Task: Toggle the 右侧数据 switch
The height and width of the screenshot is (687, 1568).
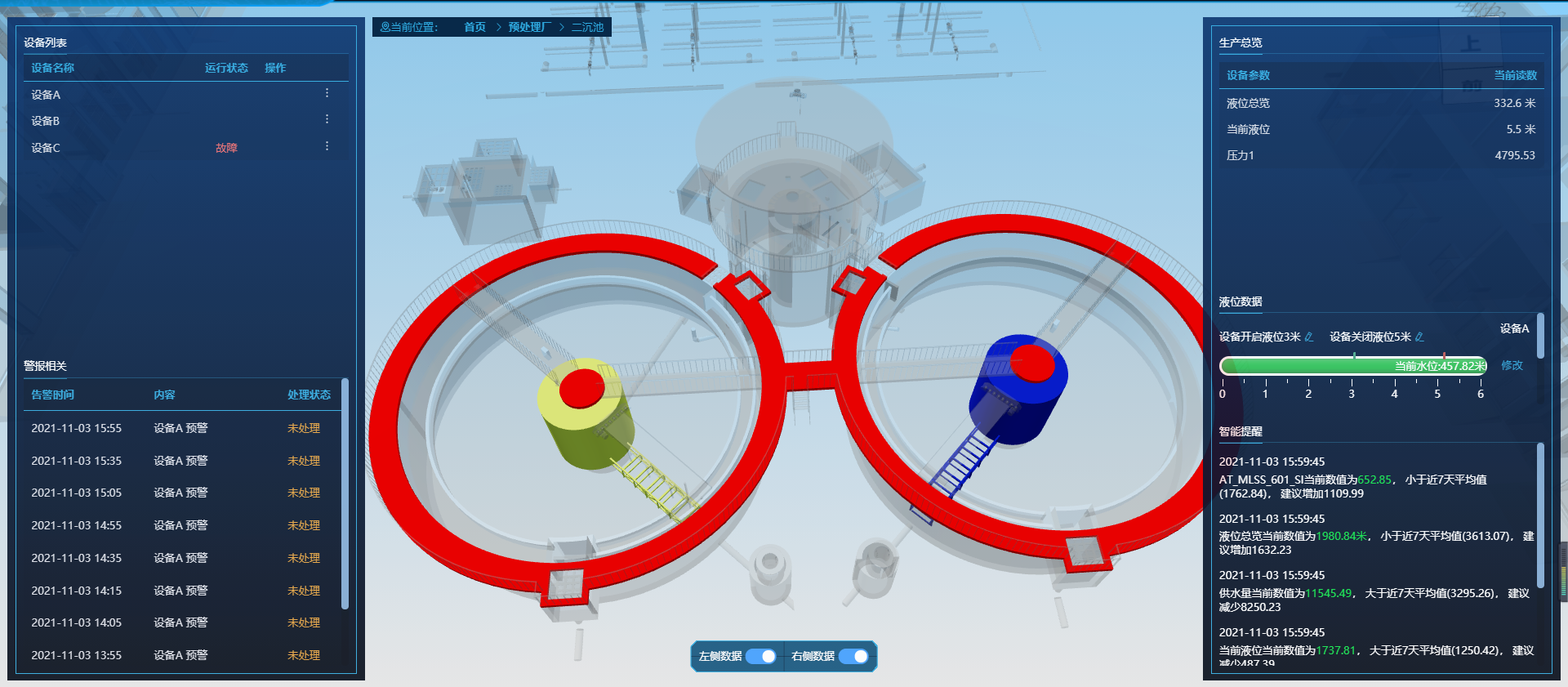Action: pyautogui.click(x=853, y=656)
